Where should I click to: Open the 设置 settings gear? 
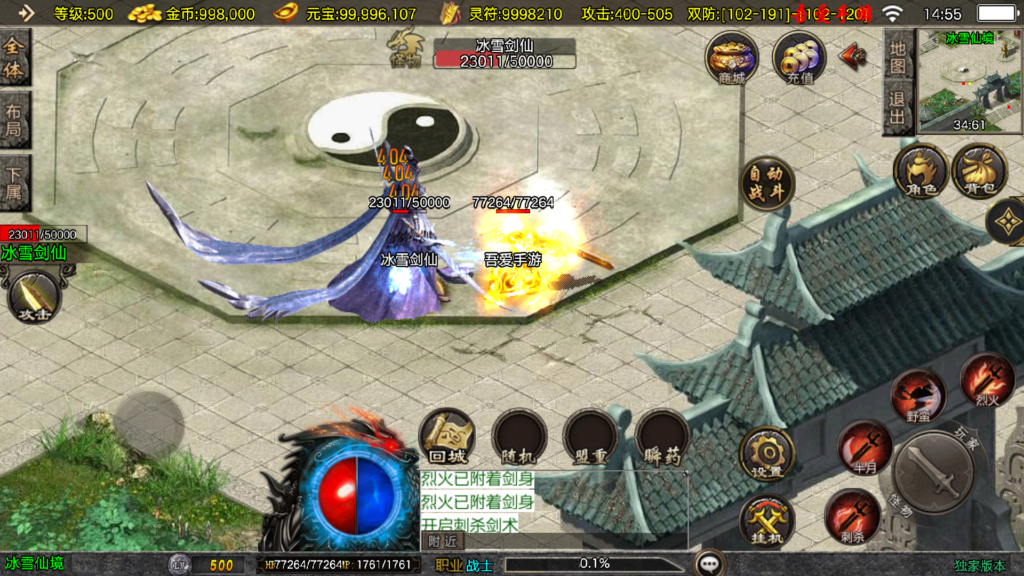(x=767, y=453)
